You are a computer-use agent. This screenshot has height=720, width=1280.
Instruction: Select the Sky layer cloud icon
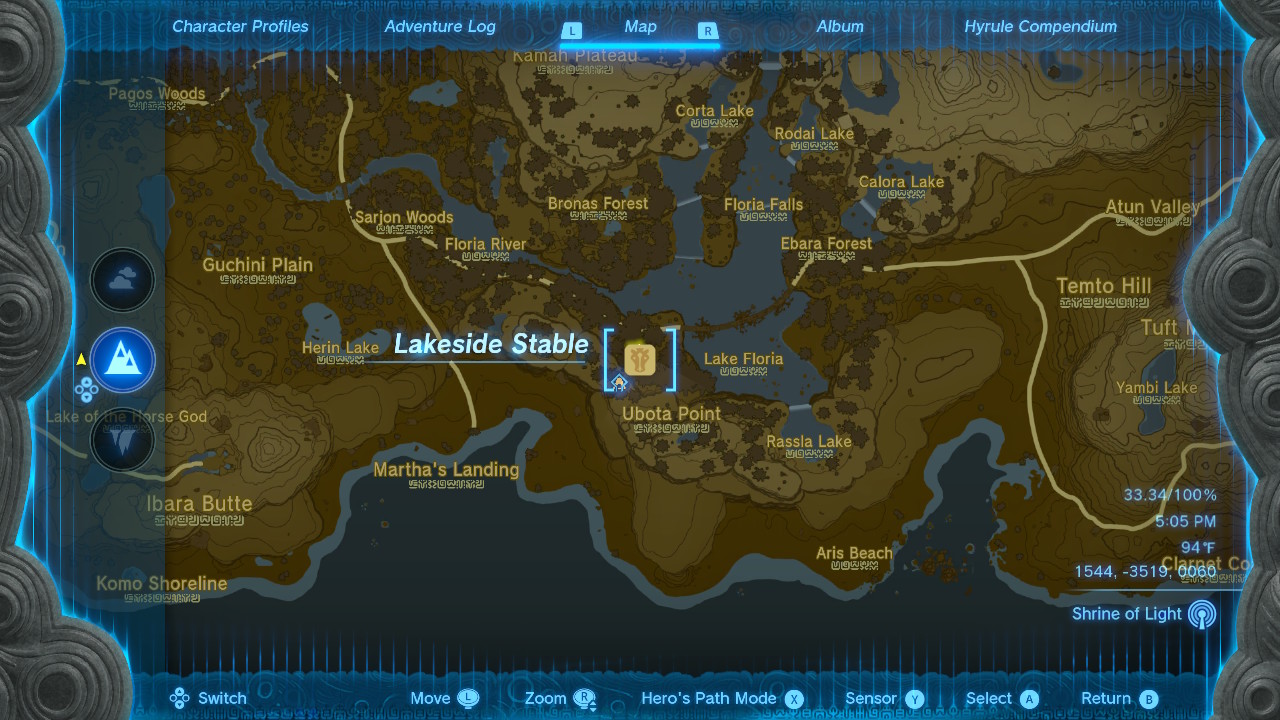coord(122,280)
